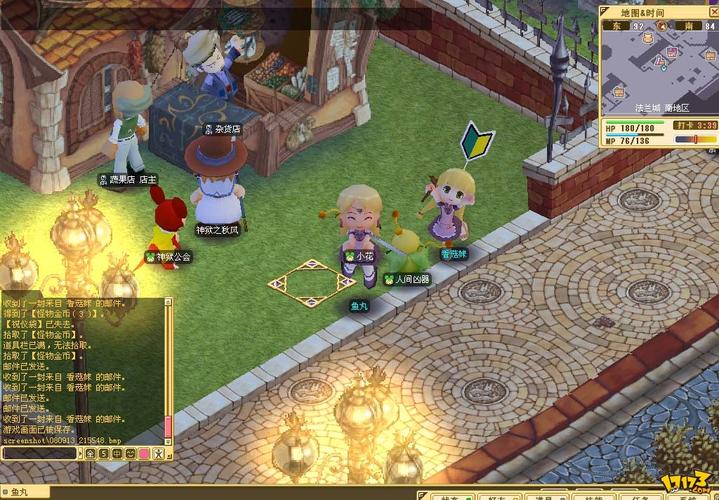This screenshot has width=719, height=500.
Task: Select the 中 chat size icon
Action: click(116, 454)
